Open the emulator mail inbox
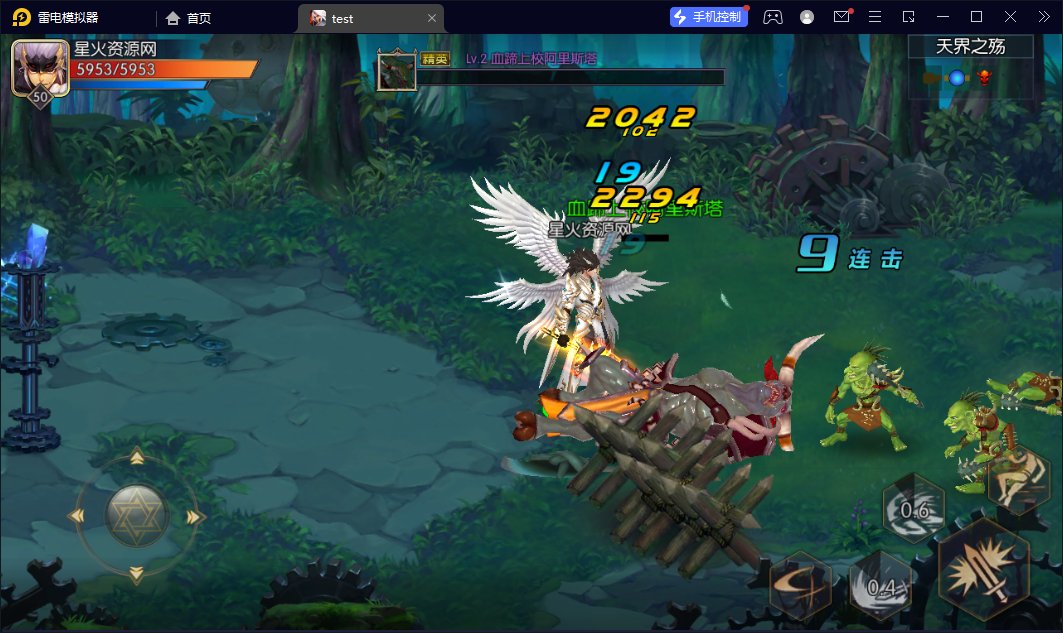Viewport: 1063px width, 633px height. [x=841, y=17]
